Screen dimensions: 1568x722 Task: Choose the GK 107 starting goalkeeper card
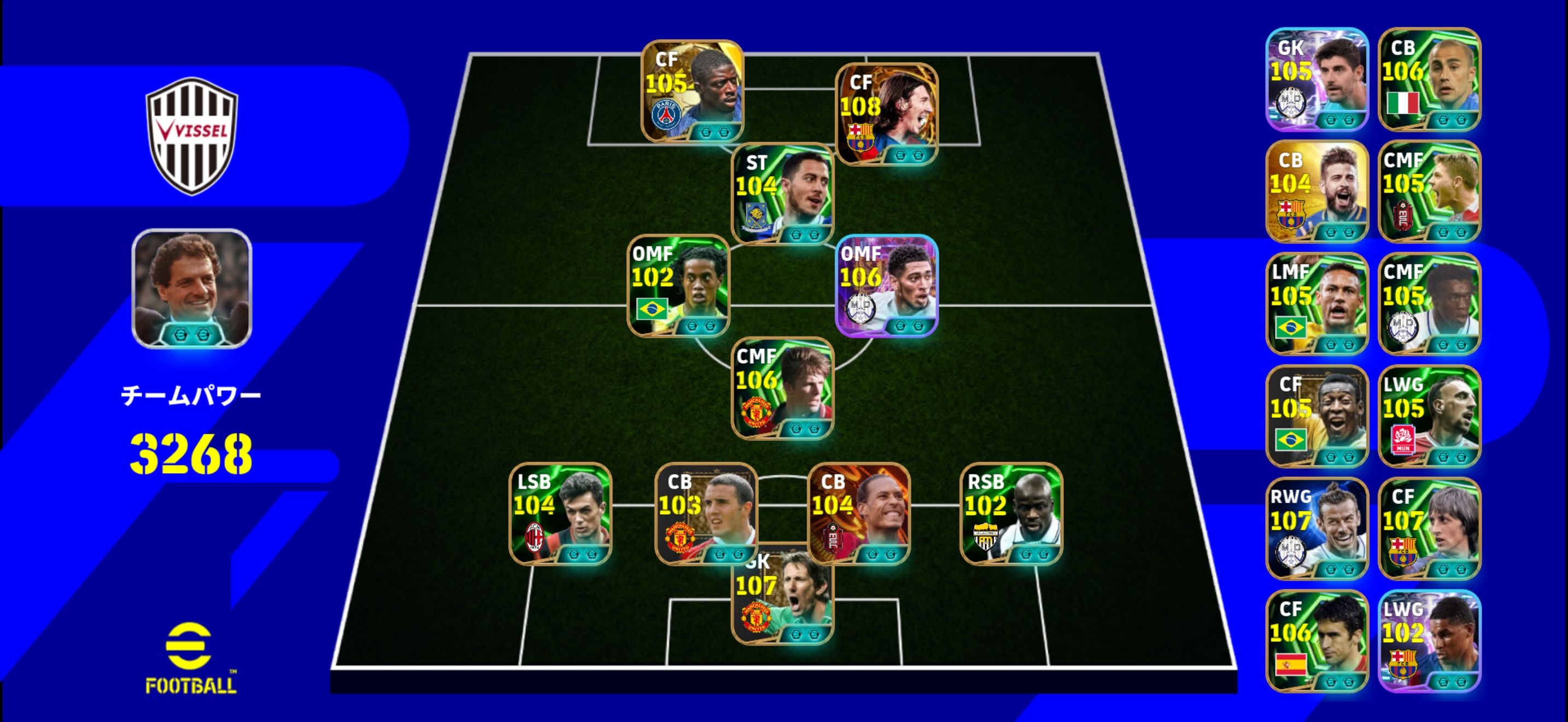tap(782, 599)
